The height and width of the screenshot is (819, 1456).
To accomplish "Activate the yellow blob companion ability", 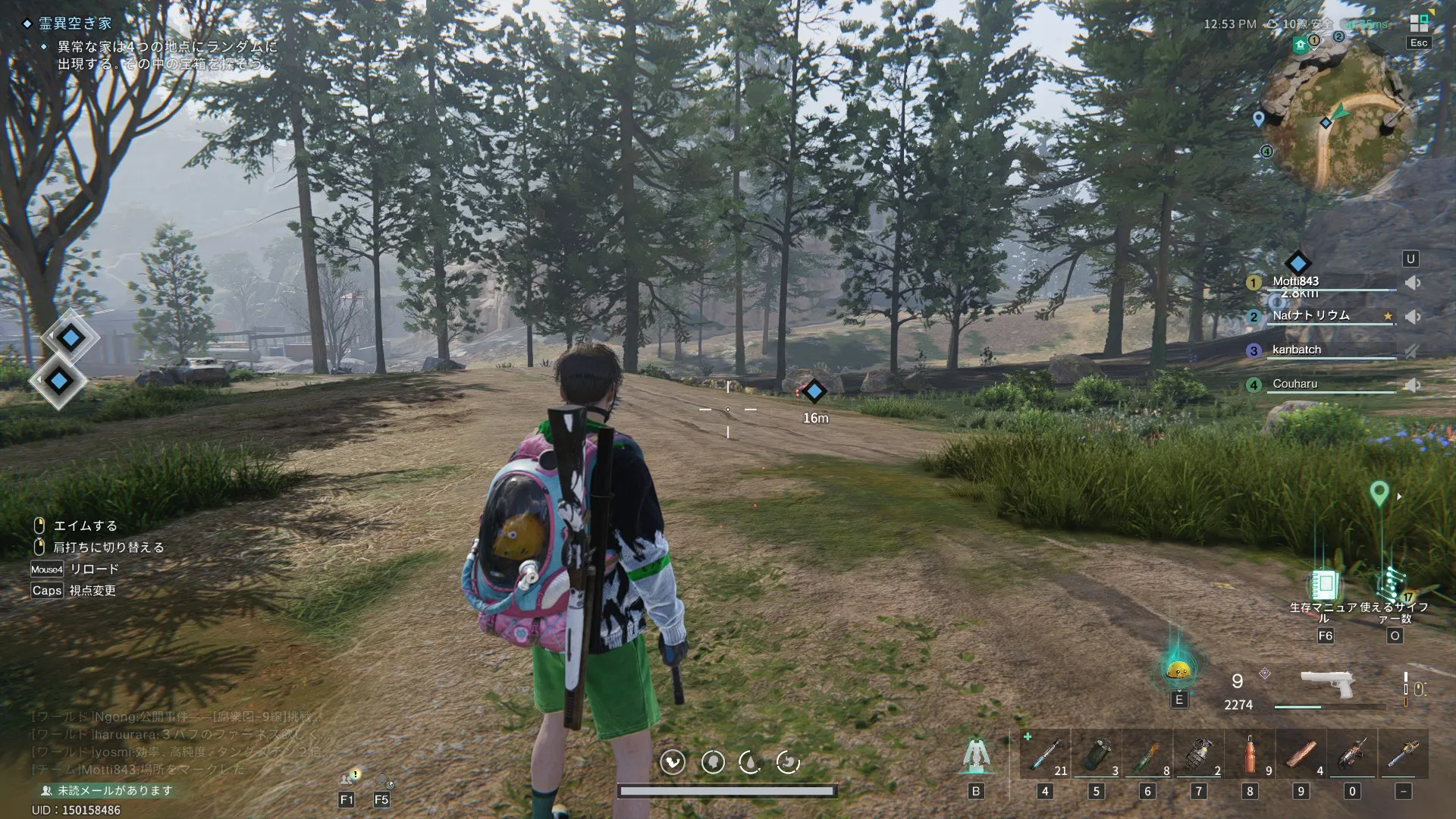I will pos(1178,670).
